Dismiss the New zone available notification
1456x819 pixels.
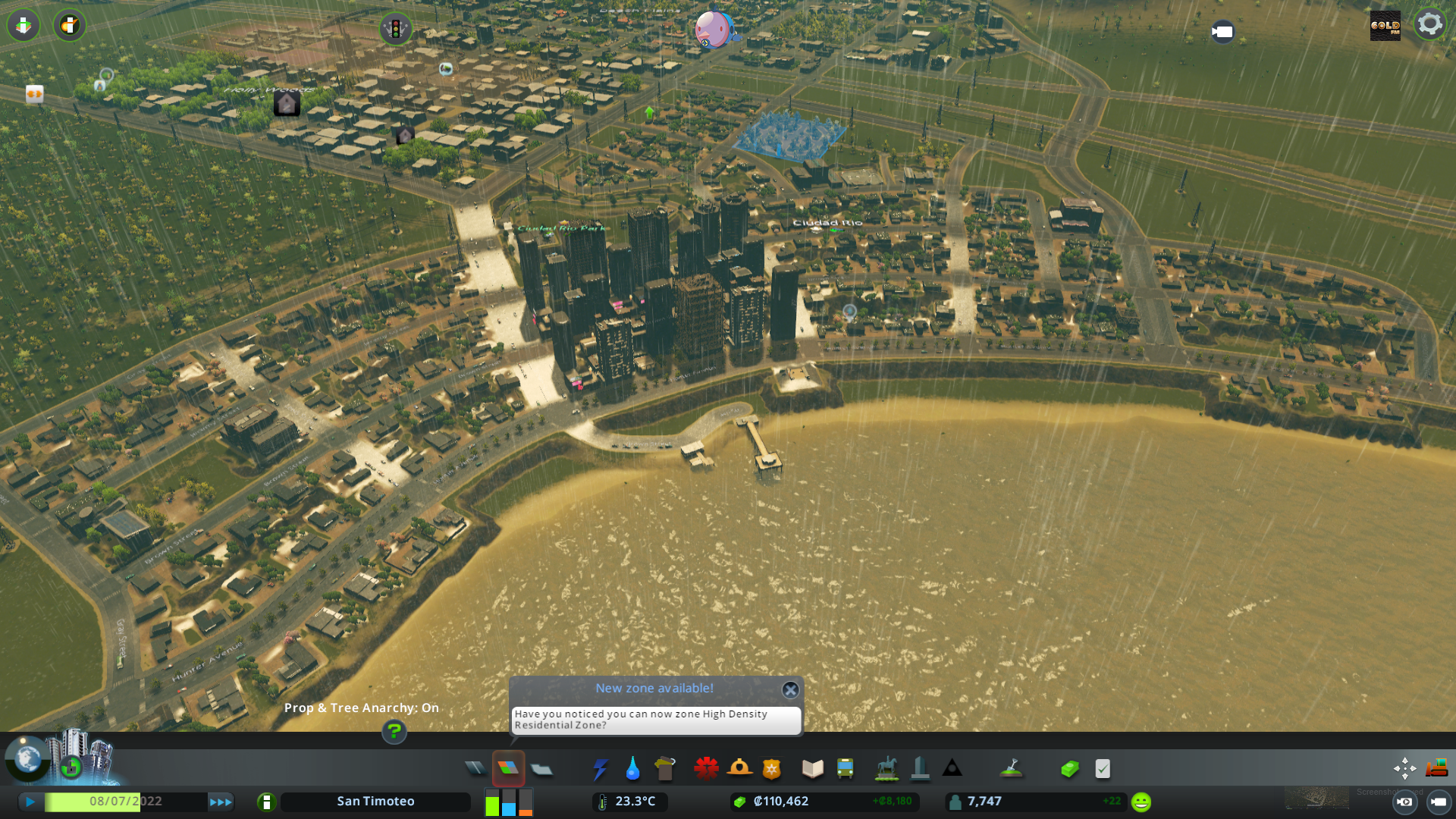click(x=790, y=690)
